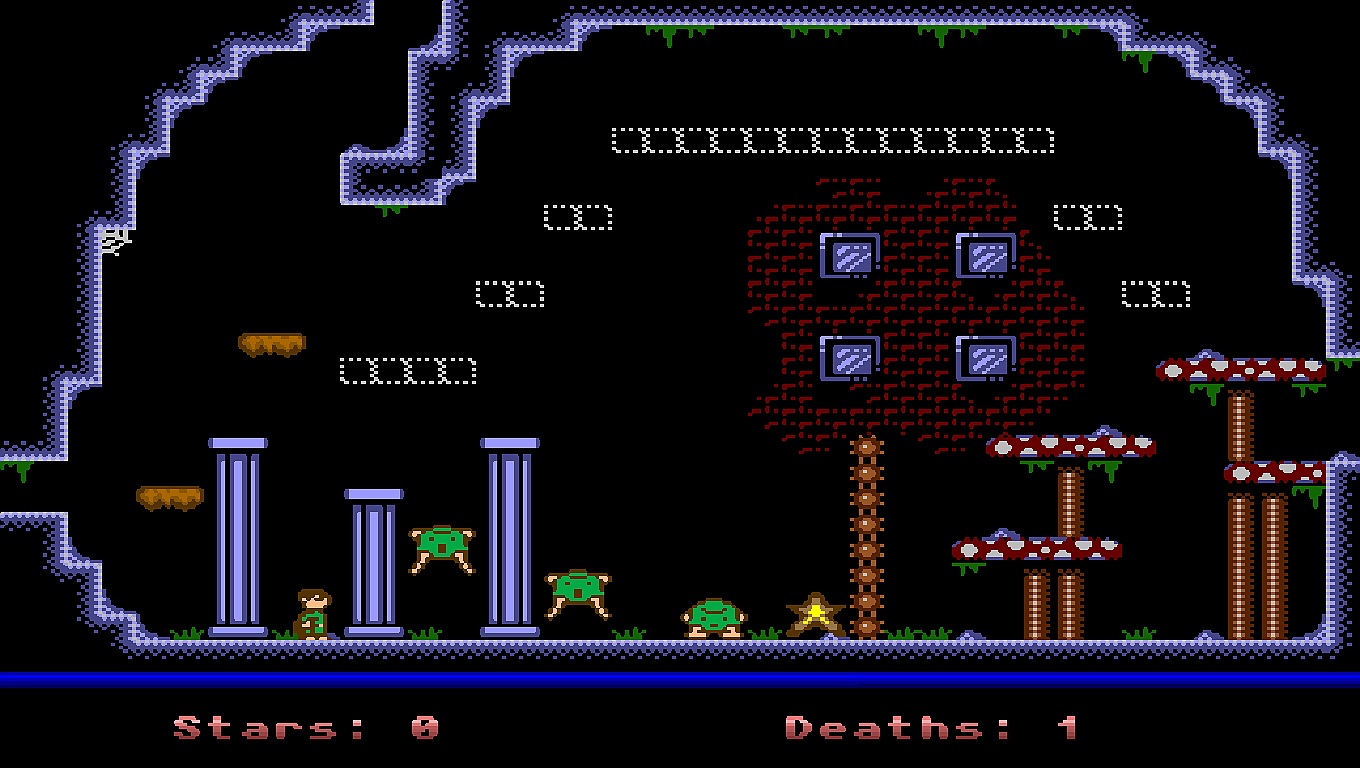
Task: Click the topmost mushroom platform on the right
Action: [1240, 368]
